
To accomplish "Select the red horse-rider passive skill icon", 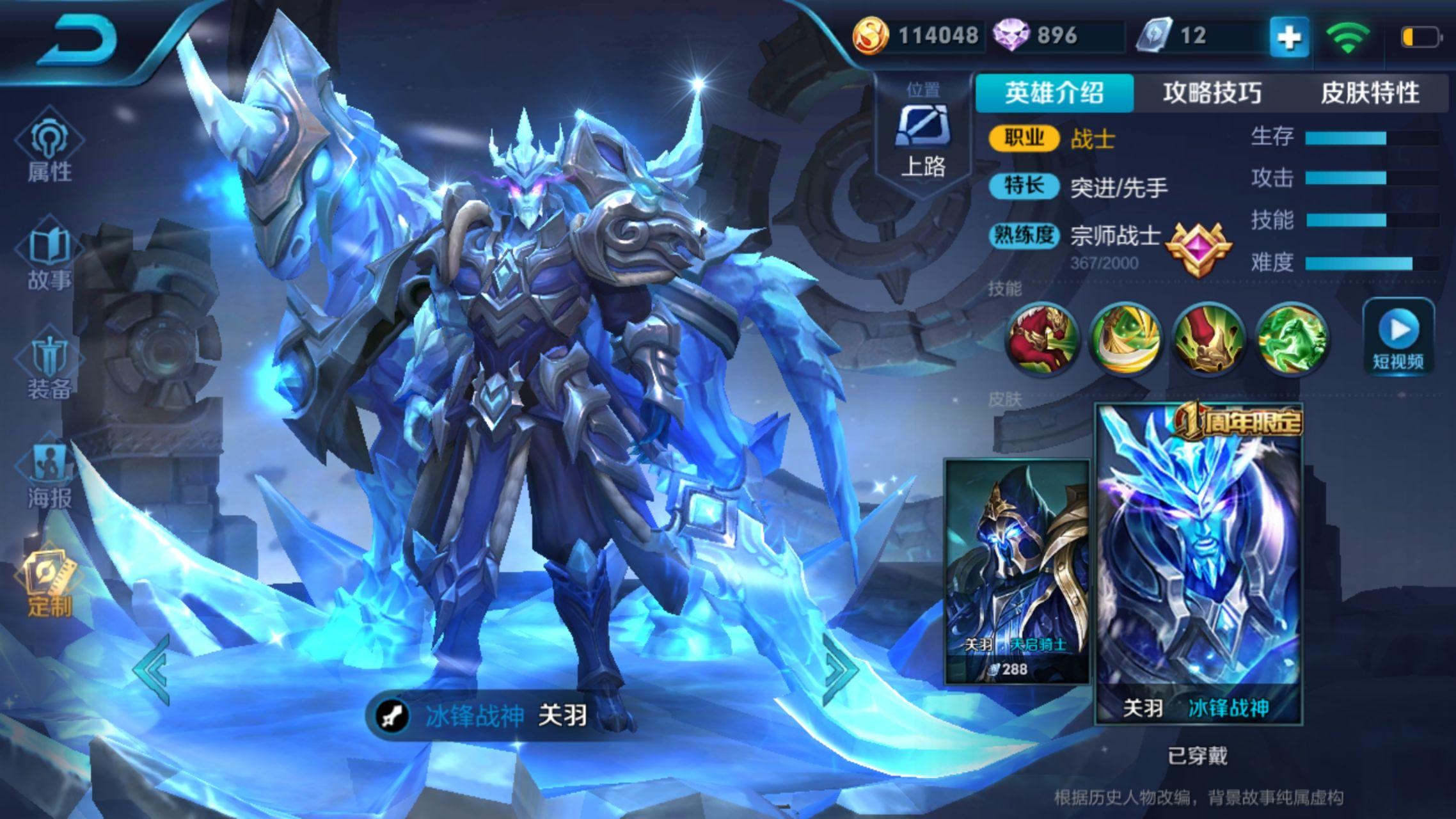I will coord(1041,338).
